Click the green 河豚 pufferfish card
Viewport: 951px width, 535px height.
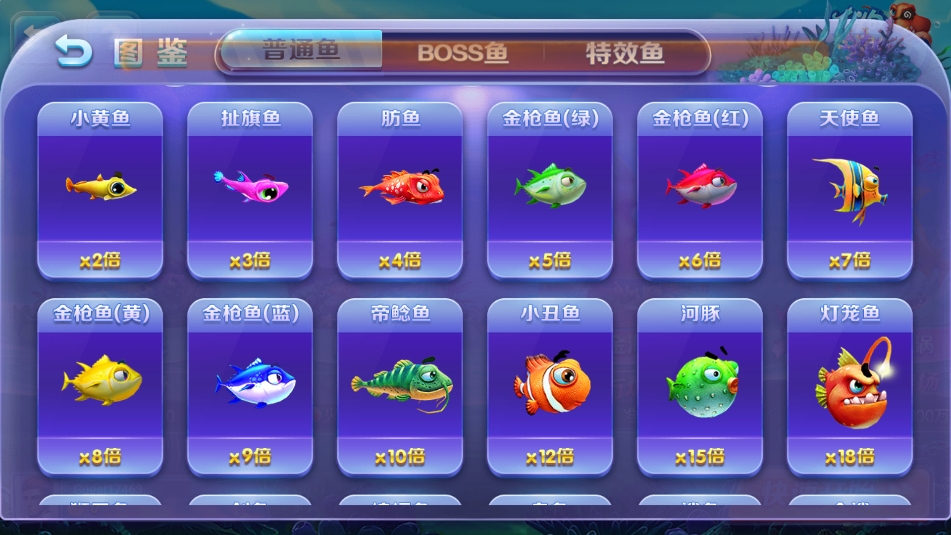(700, 386)
